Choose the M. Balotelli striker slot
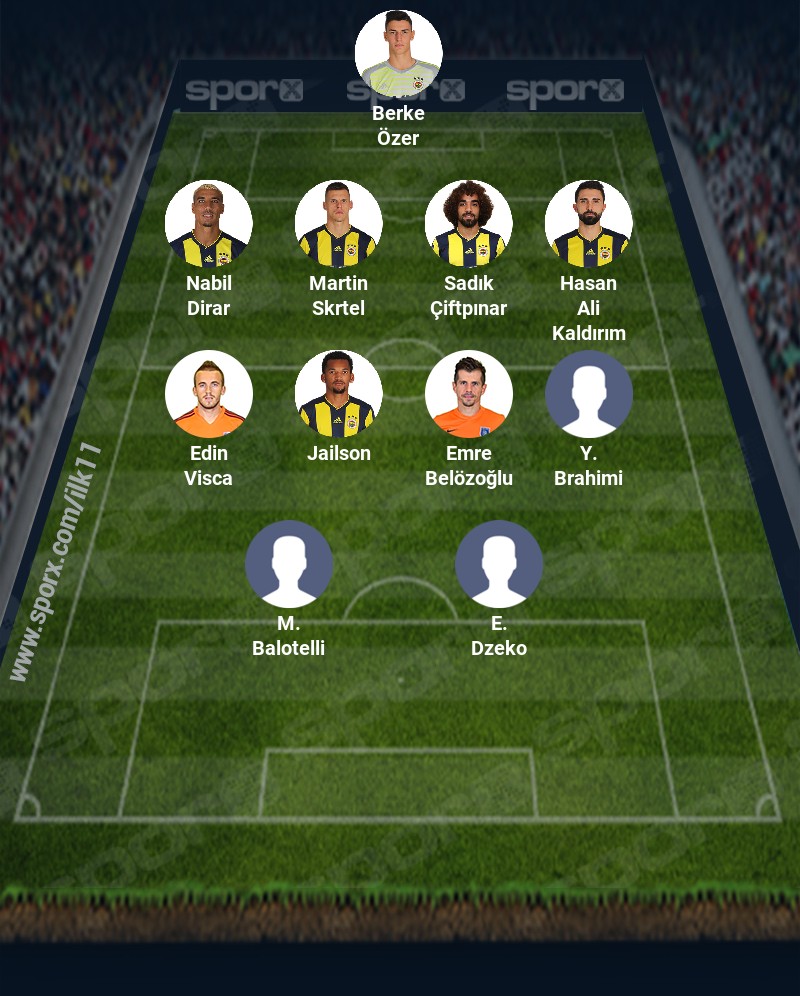 288,564
